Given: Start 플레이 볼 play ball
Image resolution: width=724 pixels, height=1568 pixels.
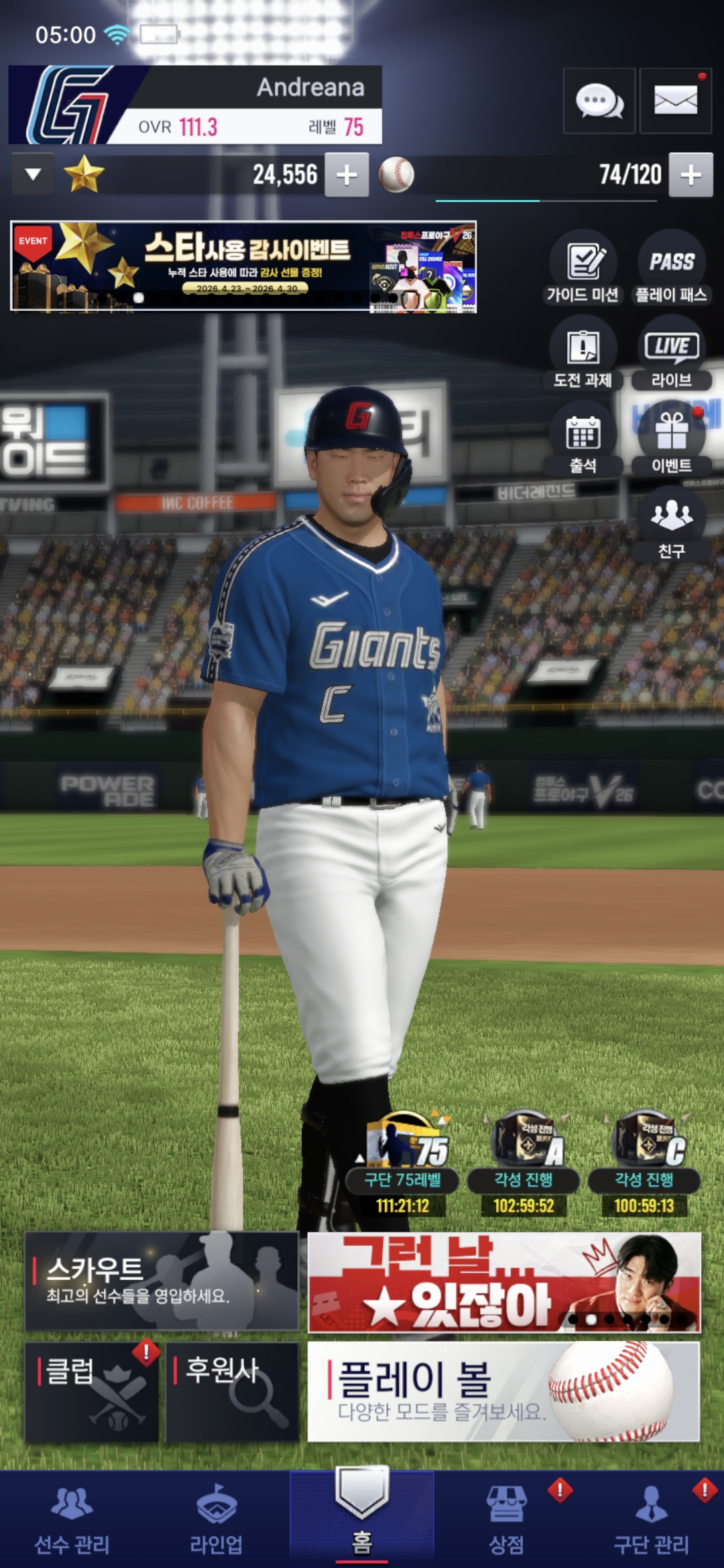Looking at the screenshot, I should point(503,1391).
